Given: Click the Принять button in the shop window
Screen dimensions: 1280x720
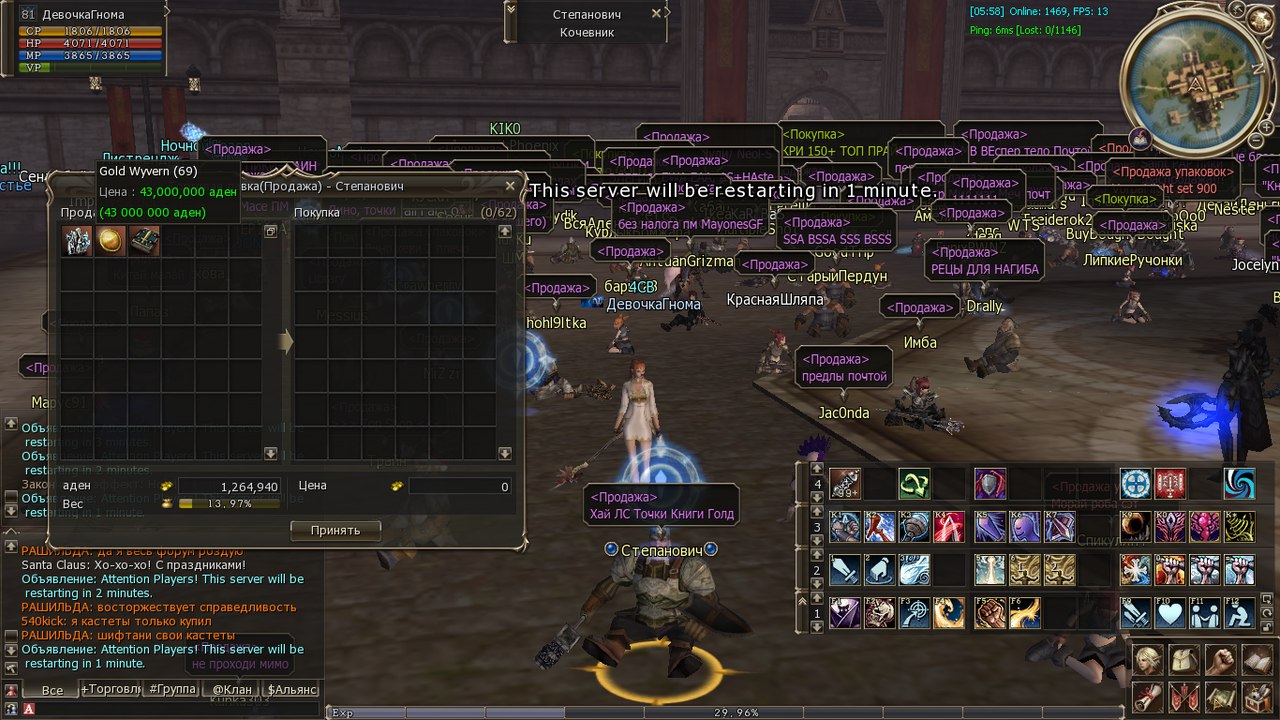Looking at the screenshot, I should pos(336,530).
